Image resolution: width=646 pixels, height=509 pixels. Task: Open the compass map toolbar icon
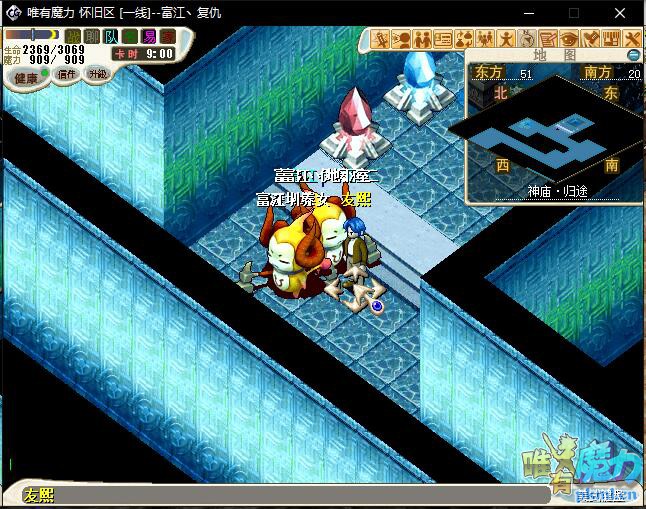point(527,39)
